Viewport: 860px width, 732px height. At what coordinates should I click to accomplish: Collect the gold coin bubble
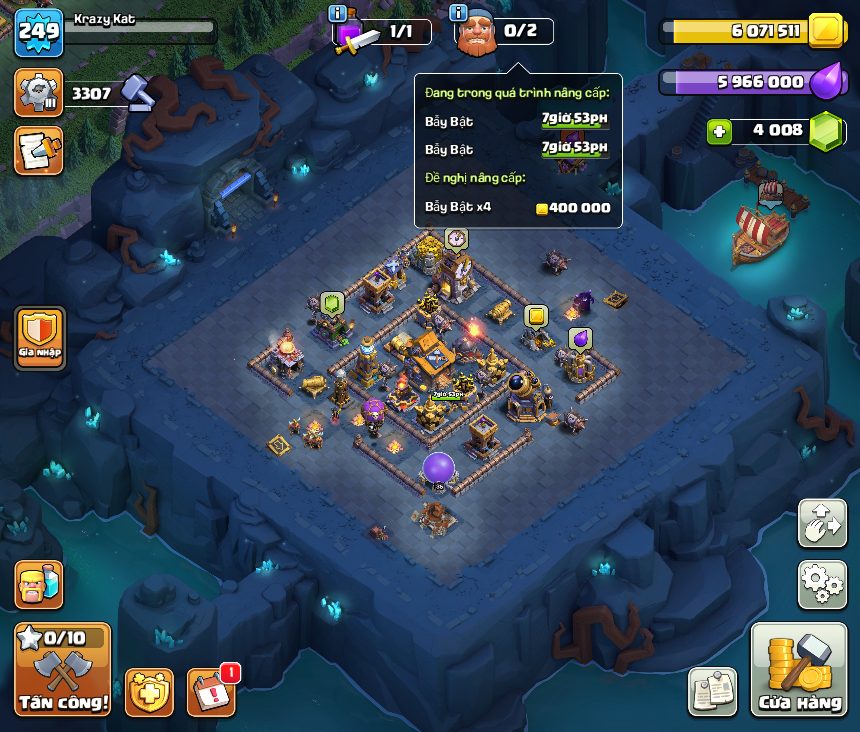click(536, 317)
